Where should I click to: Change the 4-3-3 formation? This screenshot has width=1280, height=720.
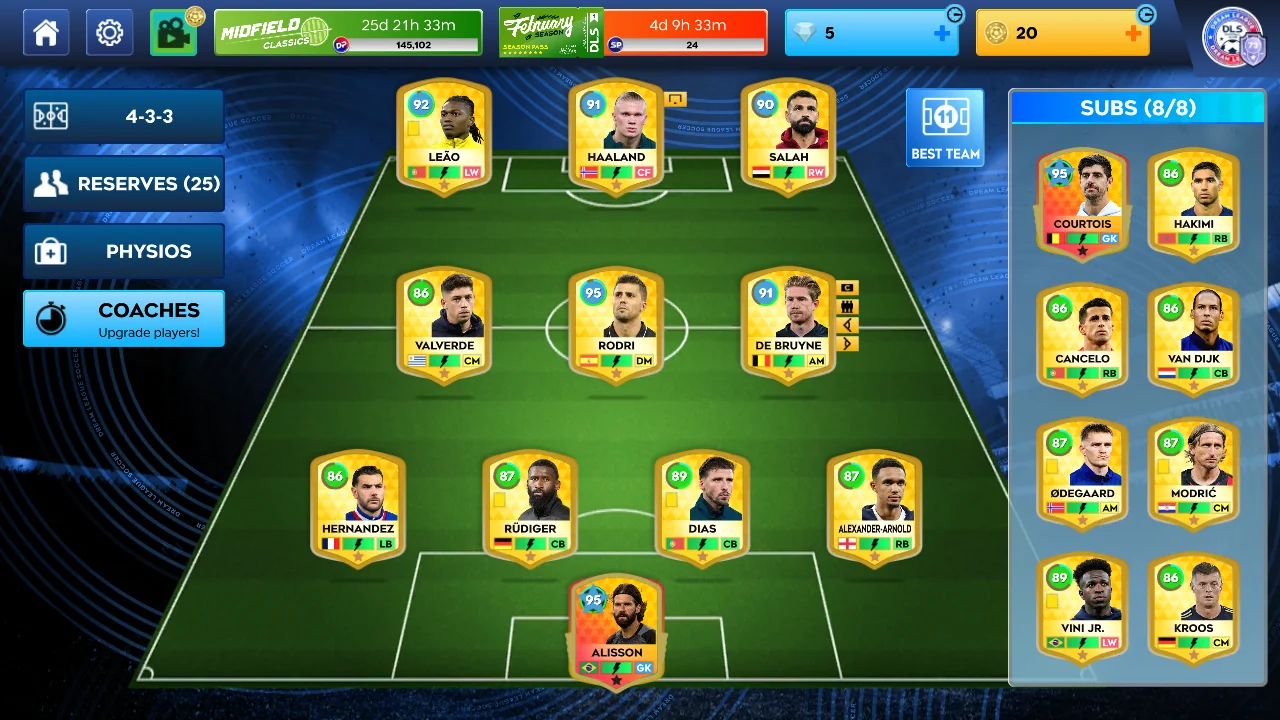(x=124, y=116)
